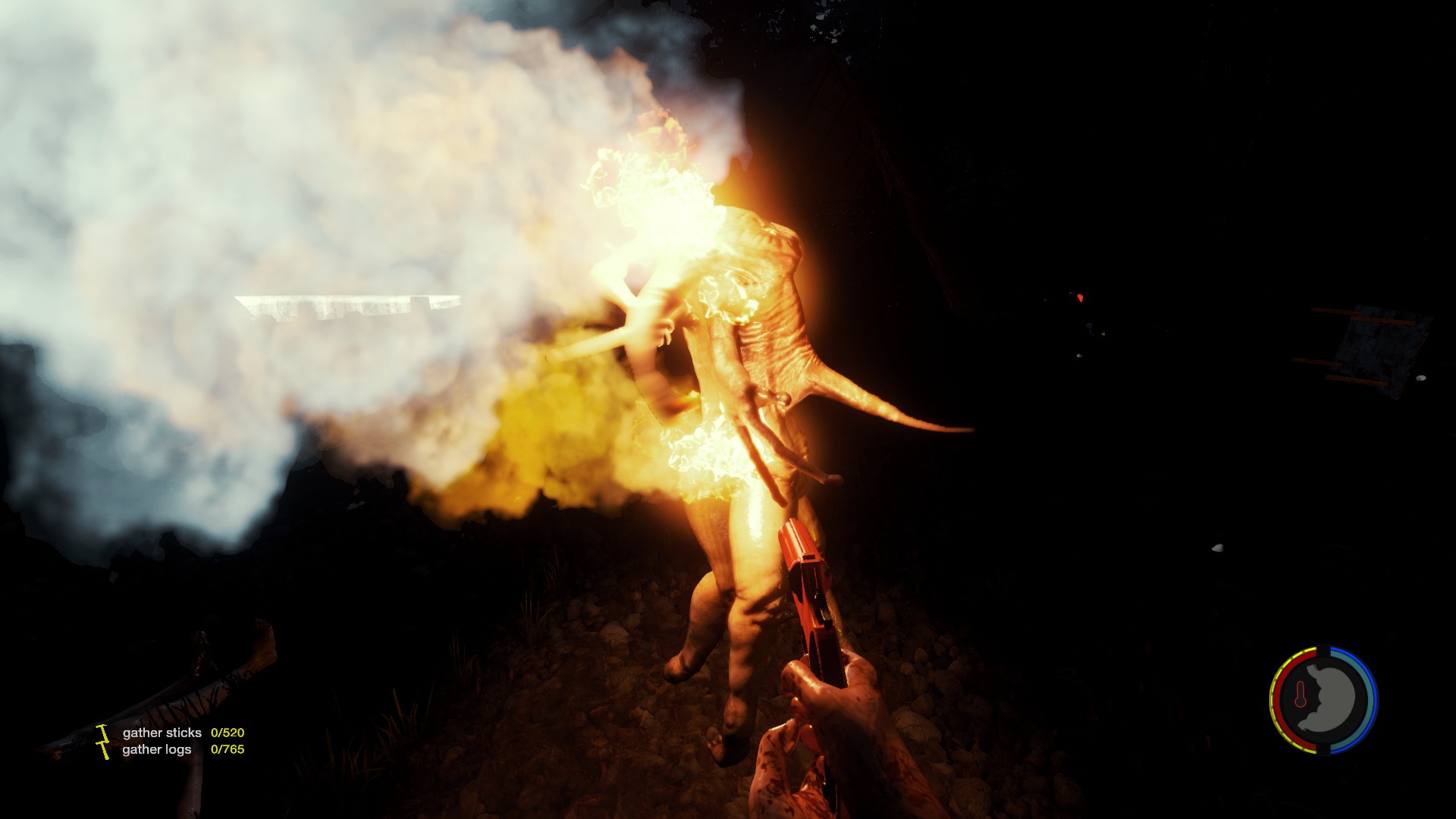Click the red thermometer temperature icon
Screen dimensions: 1456x819
[1301, 695]
